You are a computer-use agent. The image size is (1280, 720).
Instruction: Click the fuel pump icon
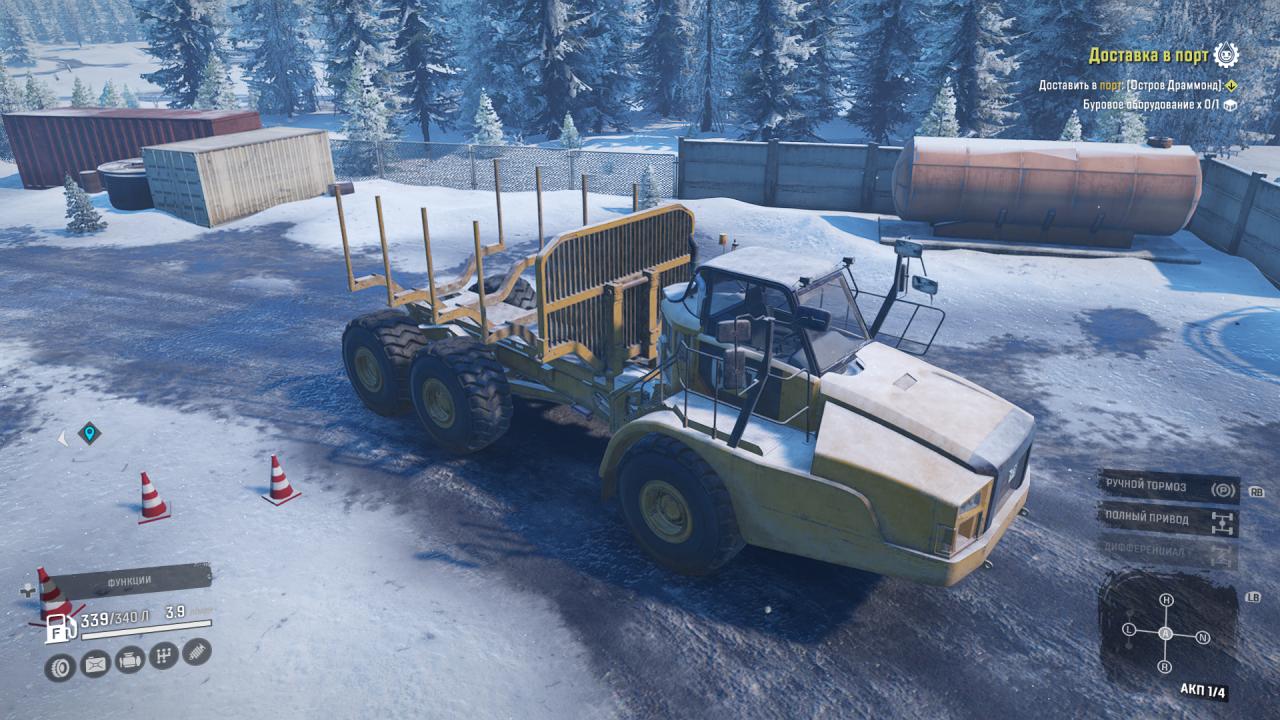(x=60, y=629)
